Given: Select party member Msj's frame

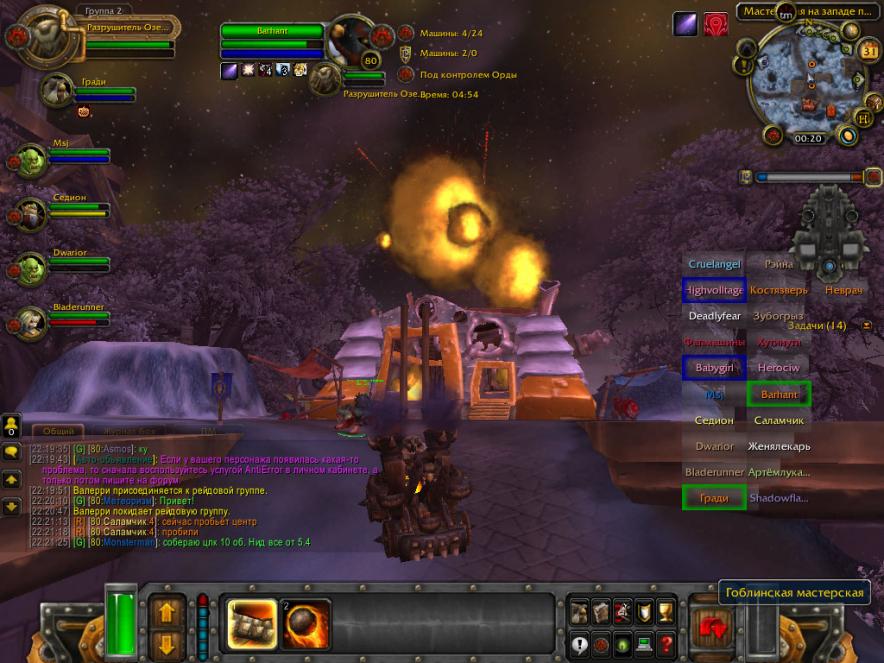Looking at the screenshot, I should point(60,157).
